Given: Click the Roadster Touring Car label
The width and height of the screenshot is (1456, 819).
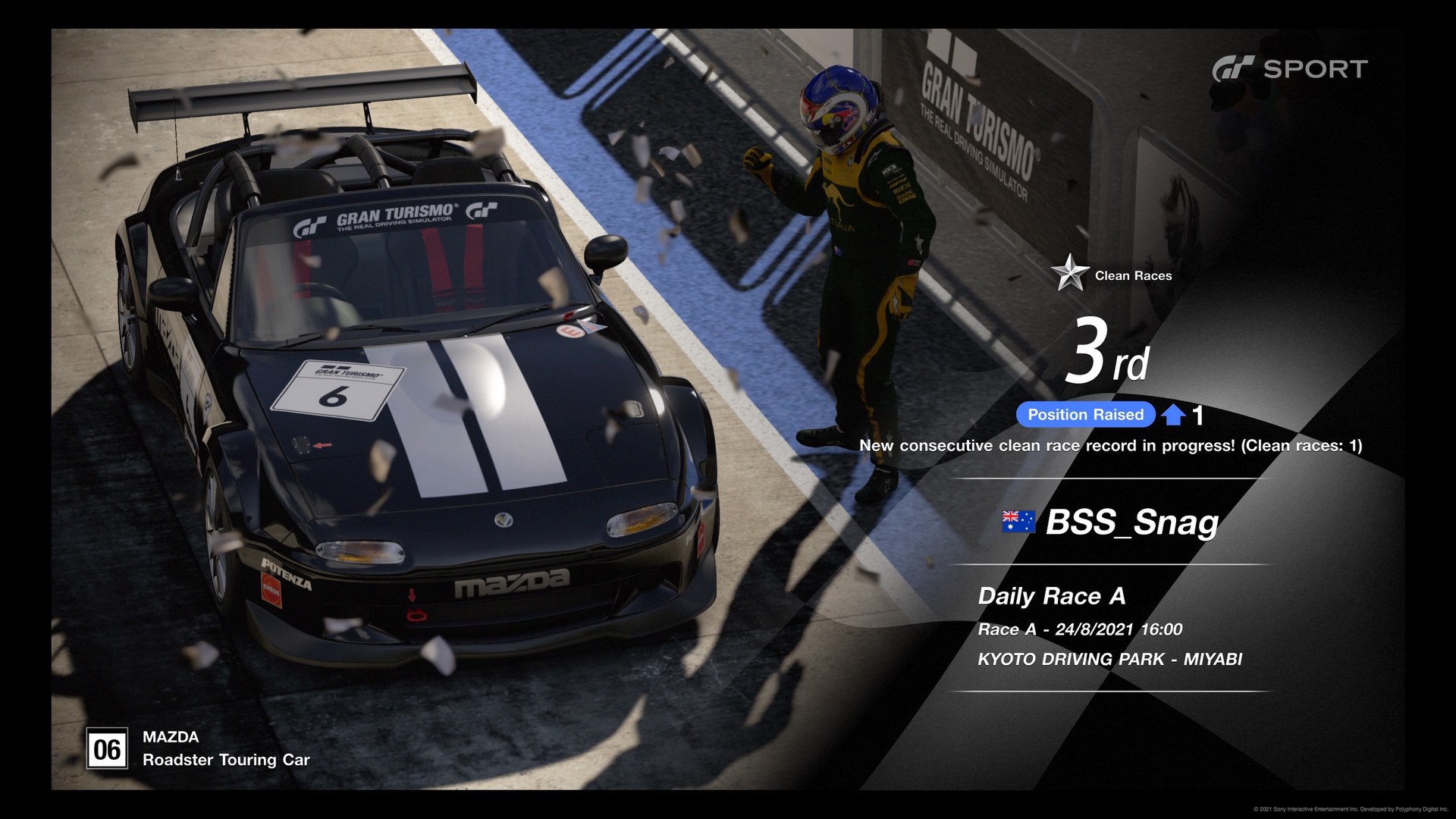Looking at the screenshot, I should point(225,760).
